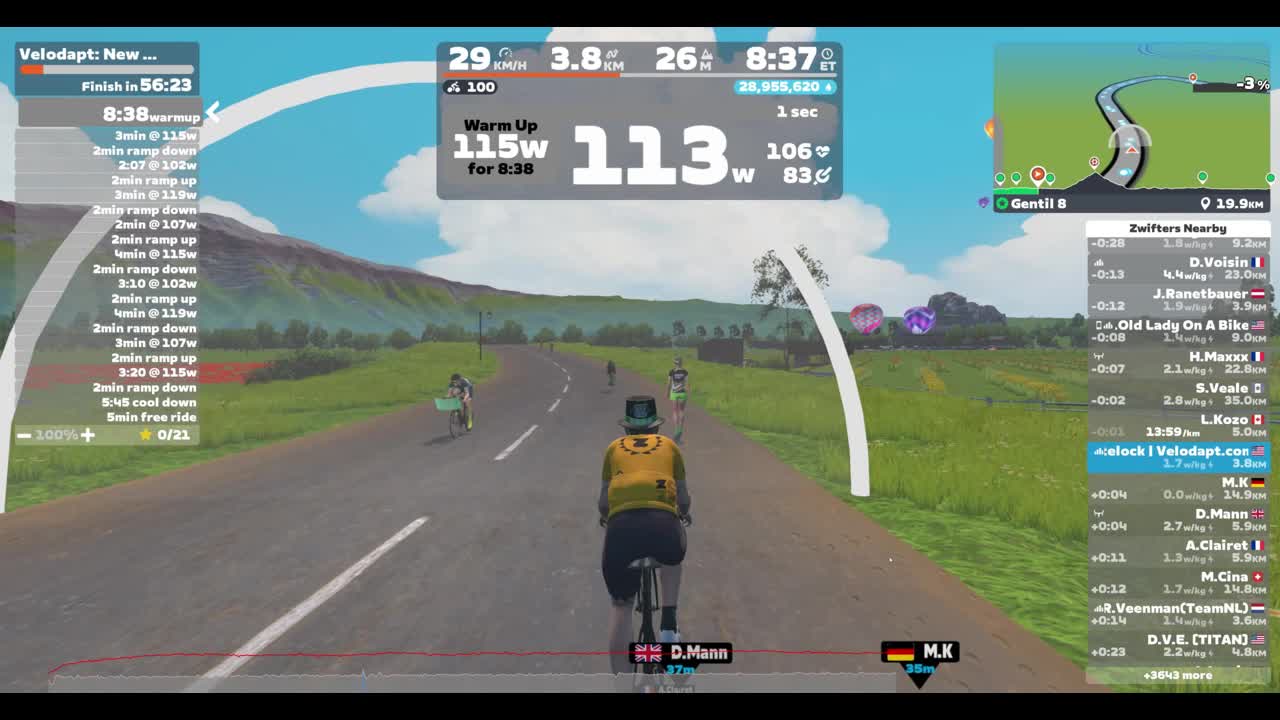Select D.Voisin in Zwifters Nearby list
This screenshot has width=1280, height=720.
click(x=1178, y=268)
